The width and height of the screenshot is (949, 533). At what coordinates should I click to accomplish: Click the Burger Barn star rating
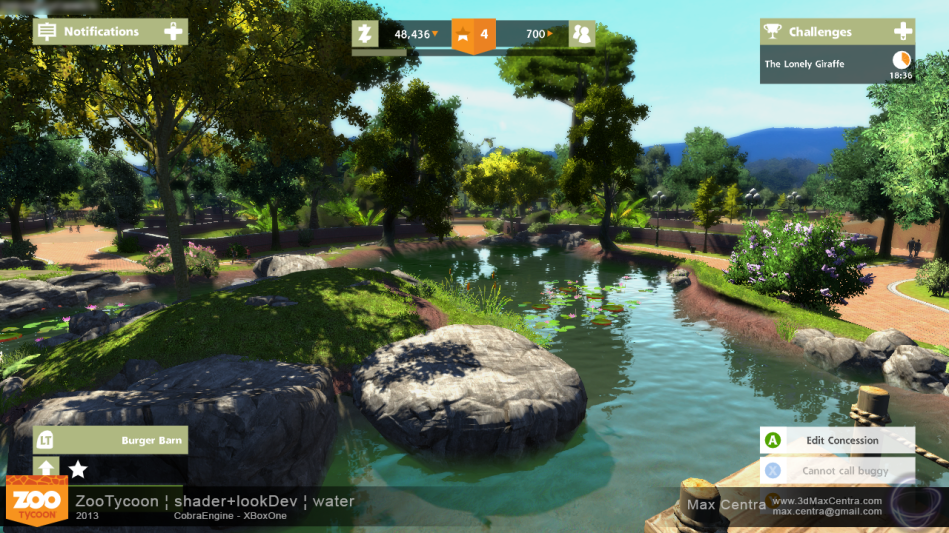77,468
